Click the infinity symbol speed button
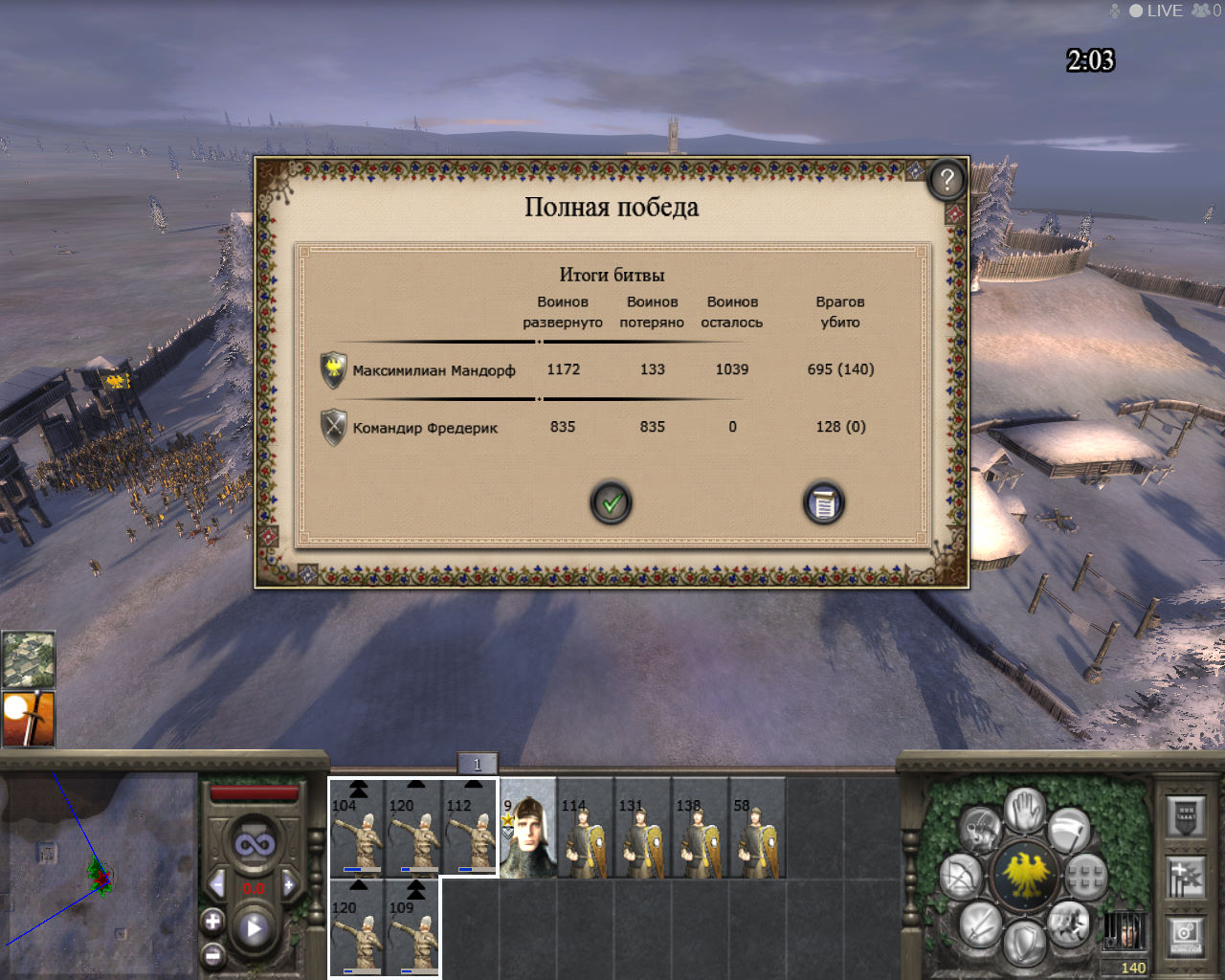Image resolution: width=1225 pixels, height=980 pixels. coord(255,845)
